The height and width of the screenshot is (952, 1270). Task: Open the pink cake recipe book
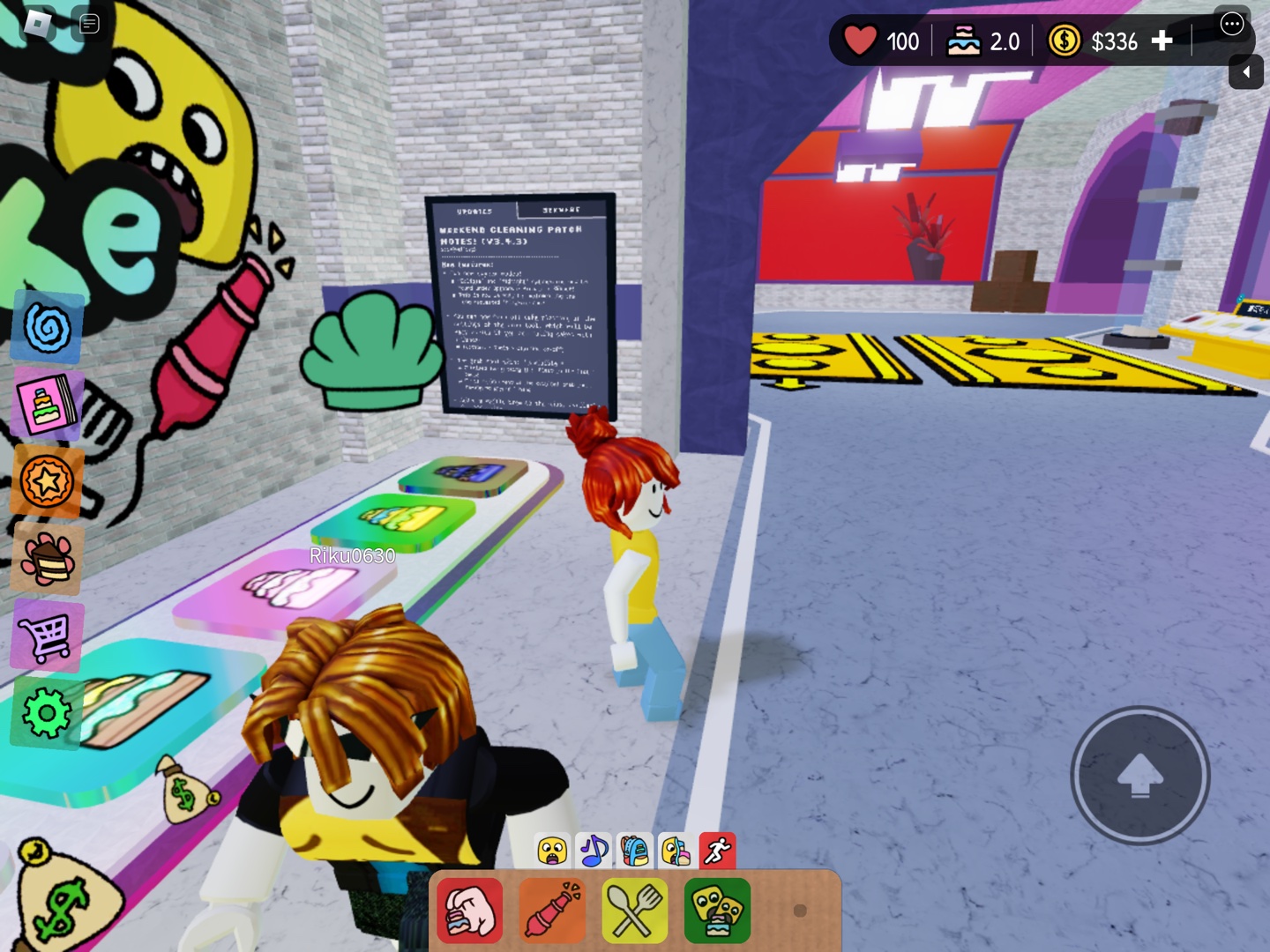[x=48, y=405]
